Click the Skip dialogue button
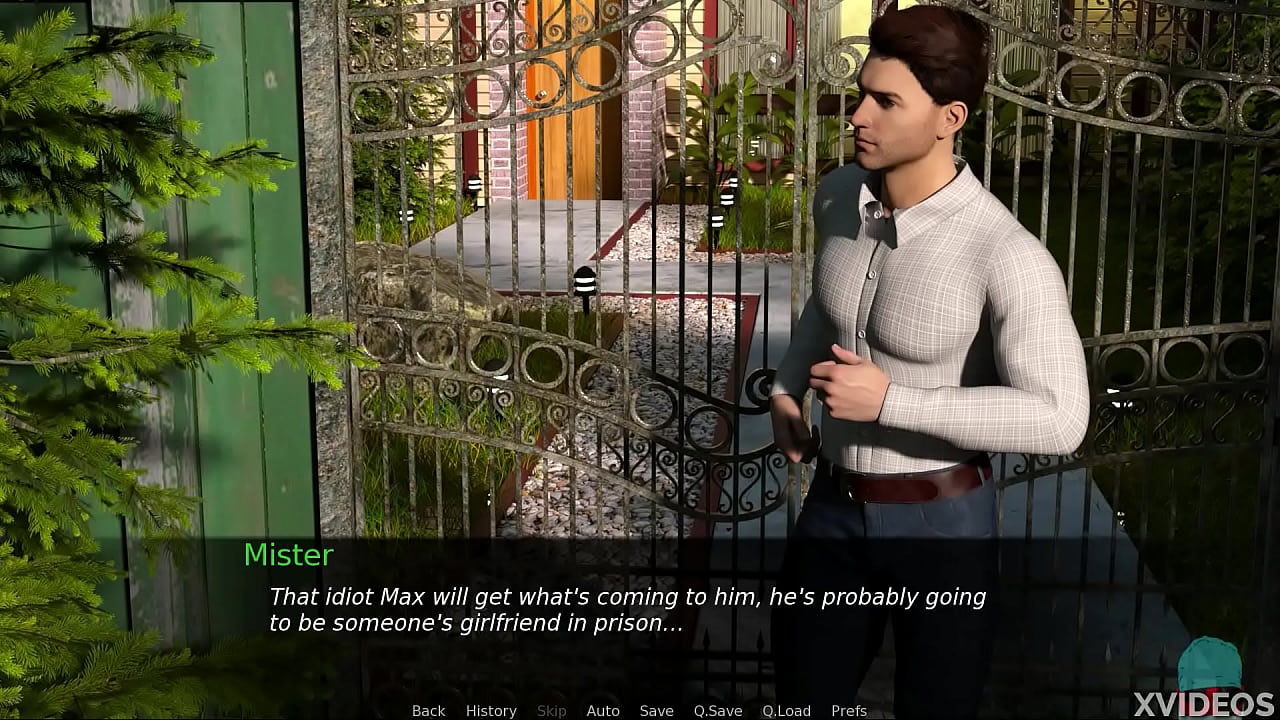This screenshot has width=1280, height=720. pyautogui.click(x=551, y=711)
